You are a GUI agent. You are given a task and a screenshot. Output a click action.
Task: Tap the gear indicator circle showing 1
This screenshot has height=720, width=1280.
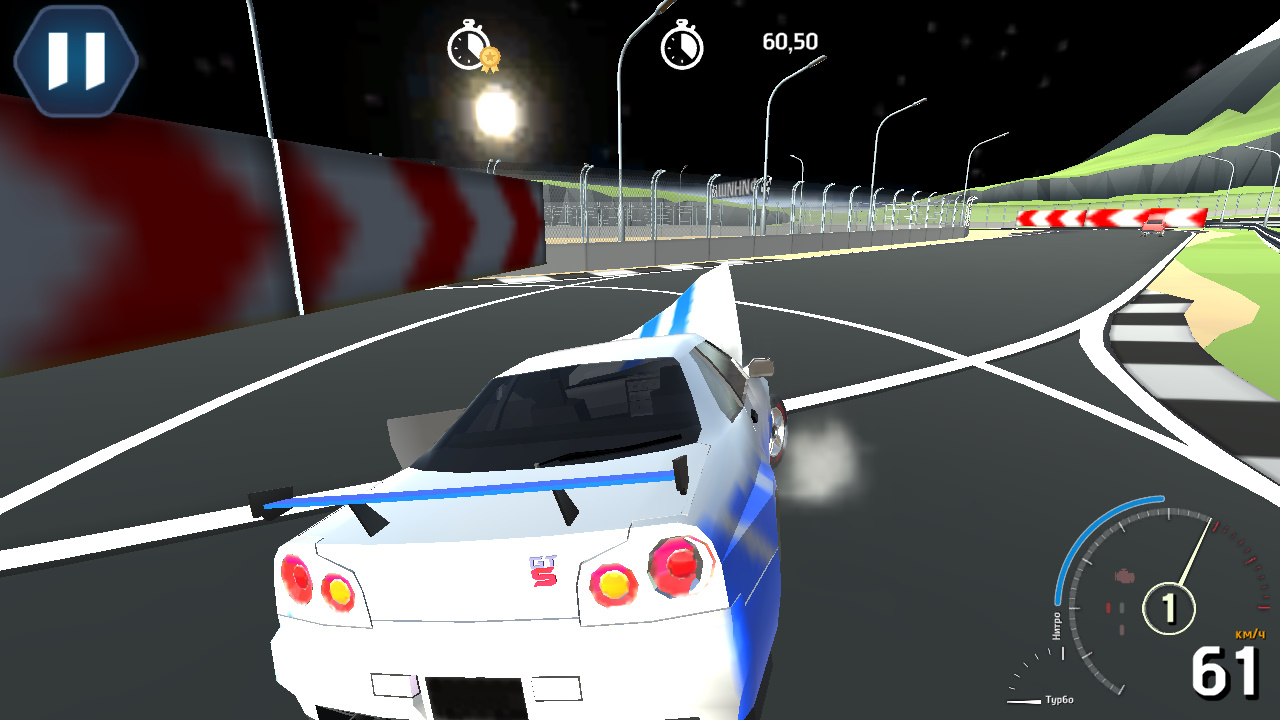(x=1169, y=607)
